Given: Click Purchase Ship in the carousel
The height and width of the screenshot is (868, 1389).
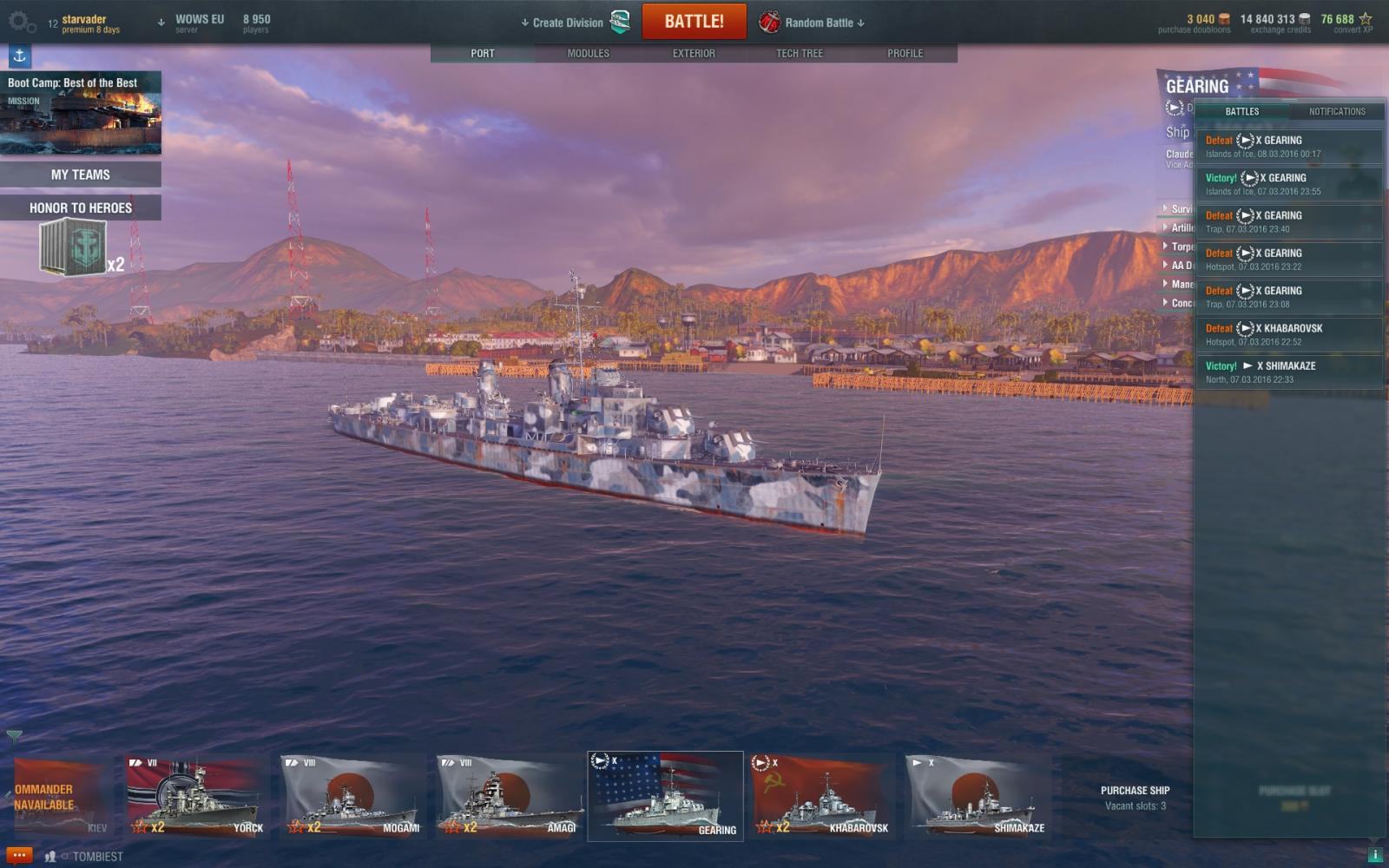Looking at the screenshot, I should click(1135, 791).
